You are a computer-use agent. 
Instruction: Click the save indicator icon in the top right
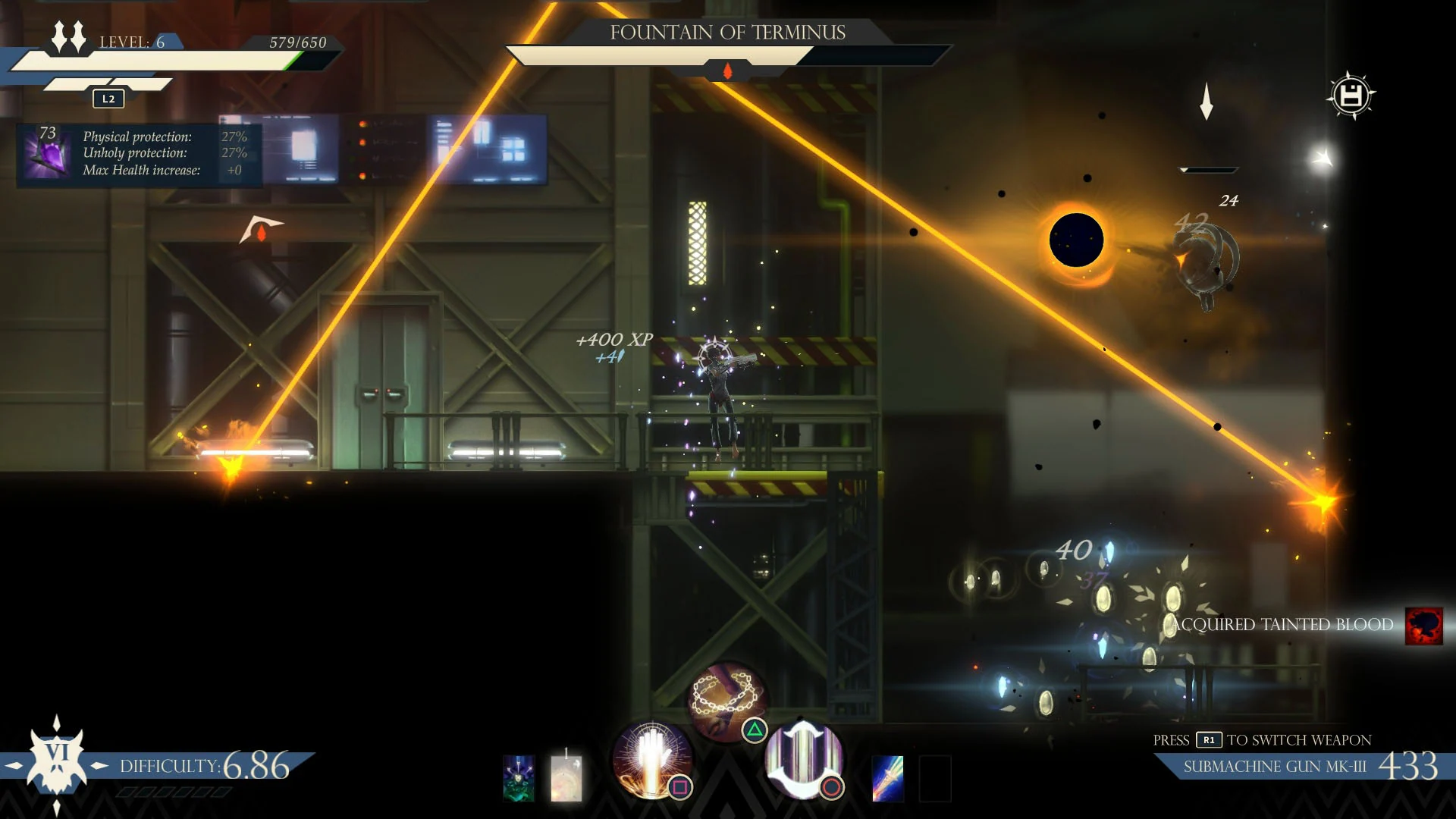pyautogui.click(x=1352, y=95)
